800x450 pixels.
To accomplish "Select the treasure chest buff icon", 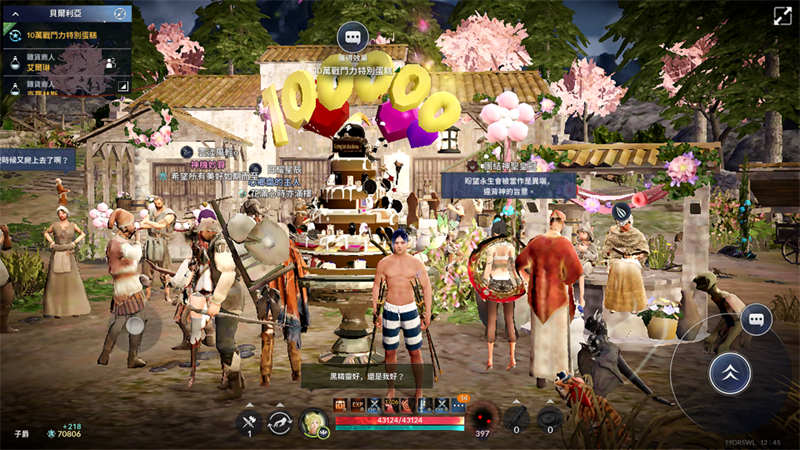I will [x=340, y=405].
